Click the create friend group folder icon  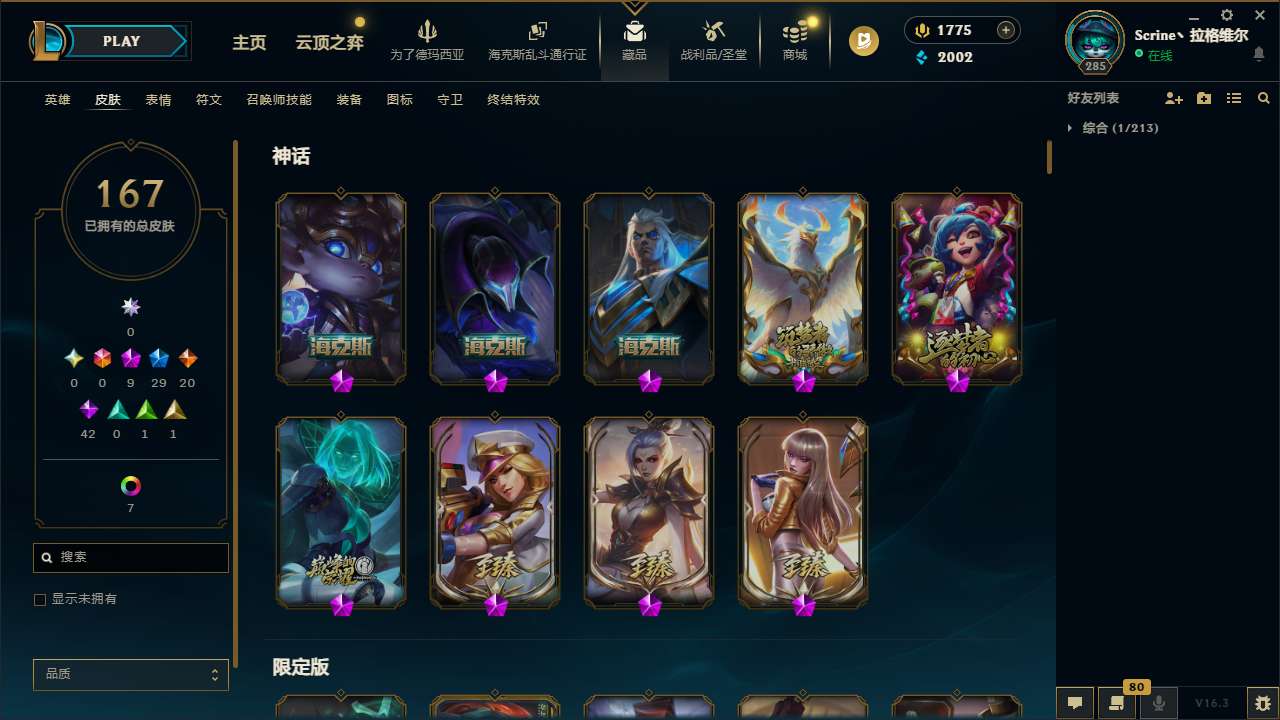1203,98
